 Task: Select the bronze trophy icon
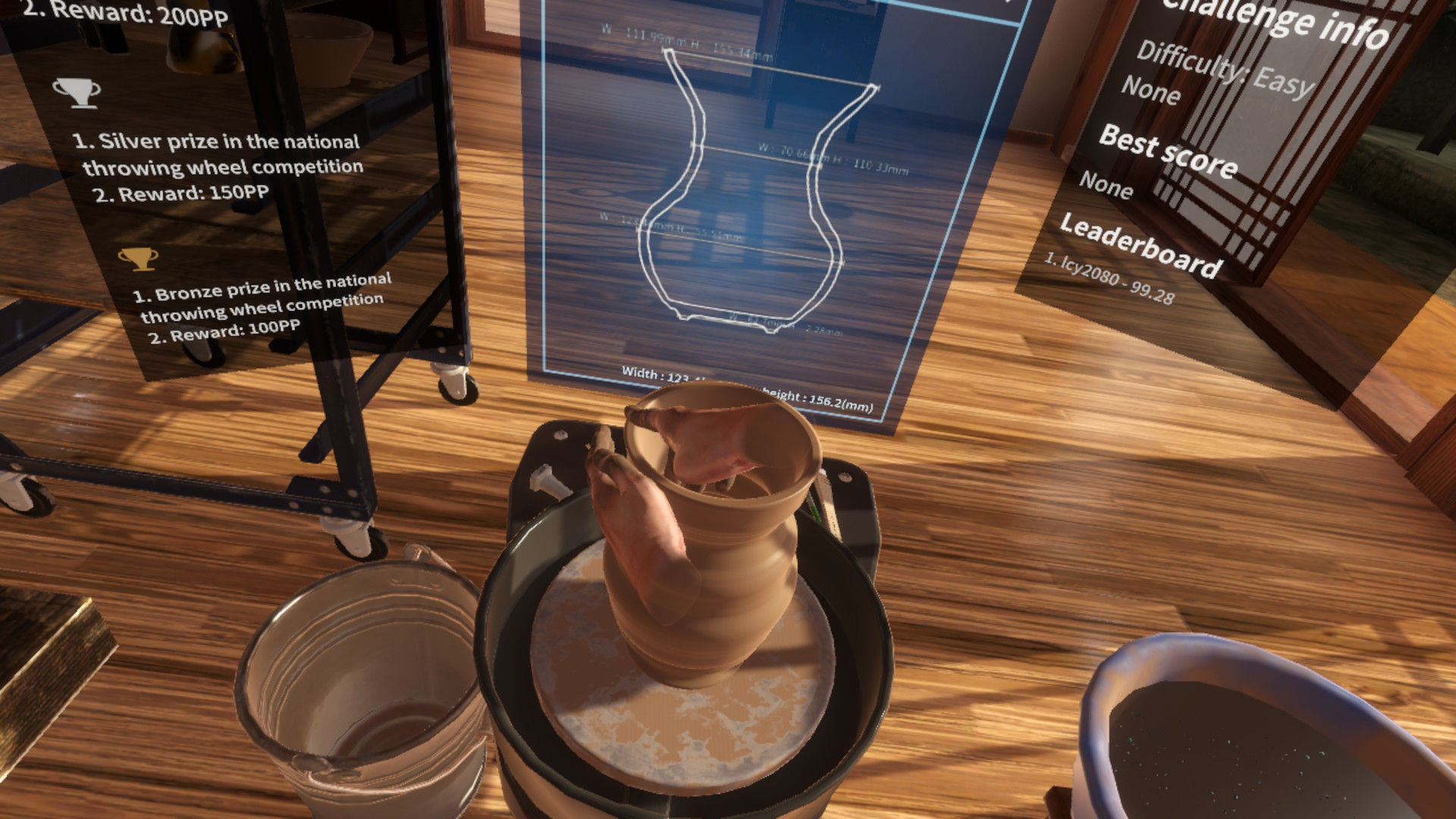point(139,258)
